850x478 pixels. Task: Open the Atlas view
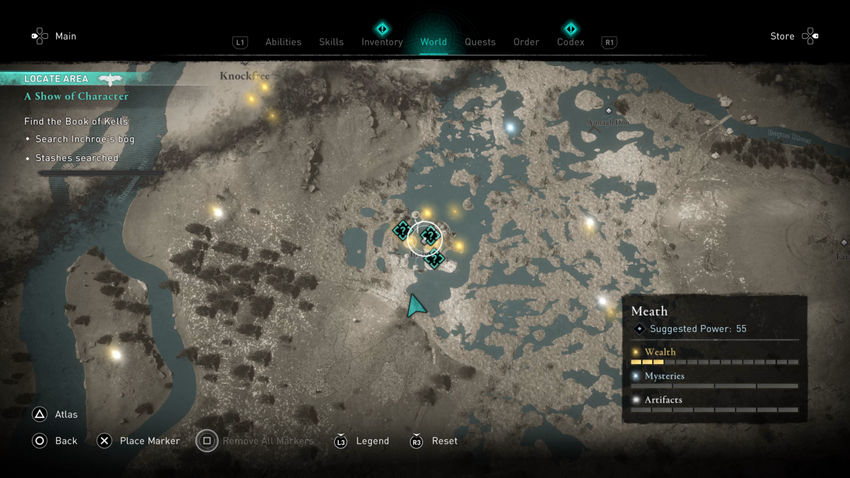tap(66, 414)
